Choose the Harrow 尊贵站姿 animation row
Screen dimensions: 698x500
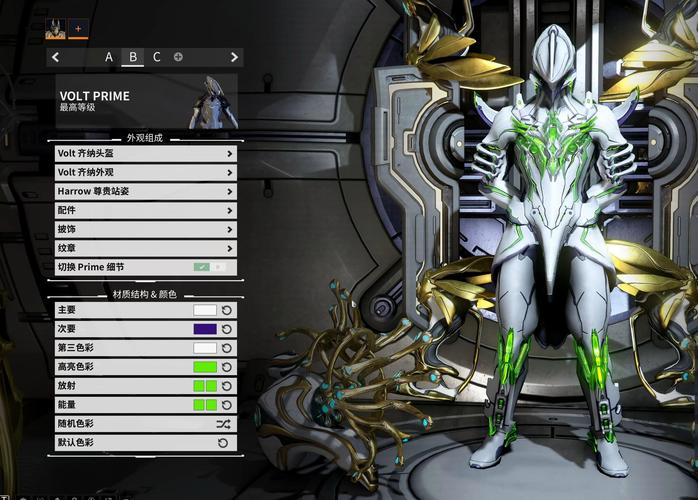coord(146,192)
